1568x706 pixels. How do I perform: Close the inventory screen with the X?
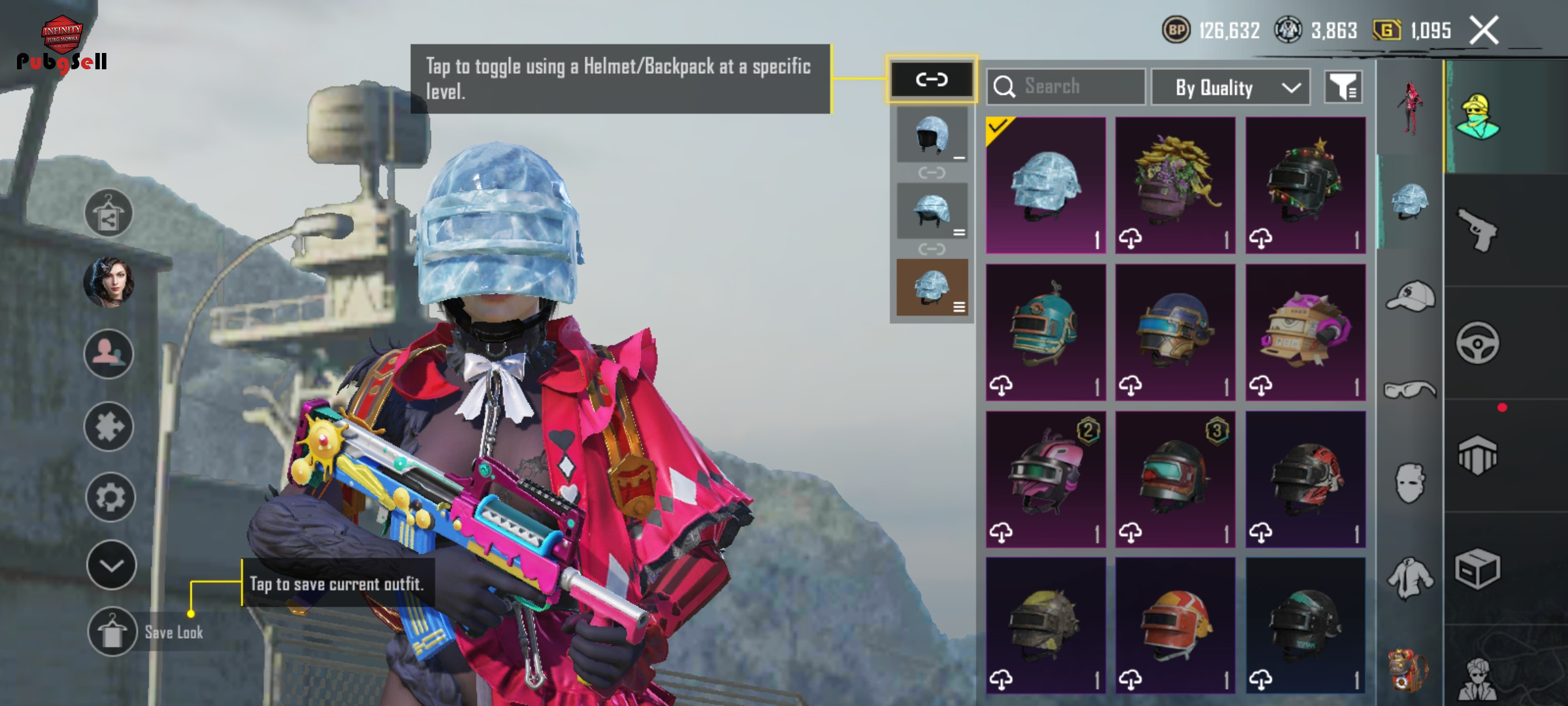(x=1484, y=31)
